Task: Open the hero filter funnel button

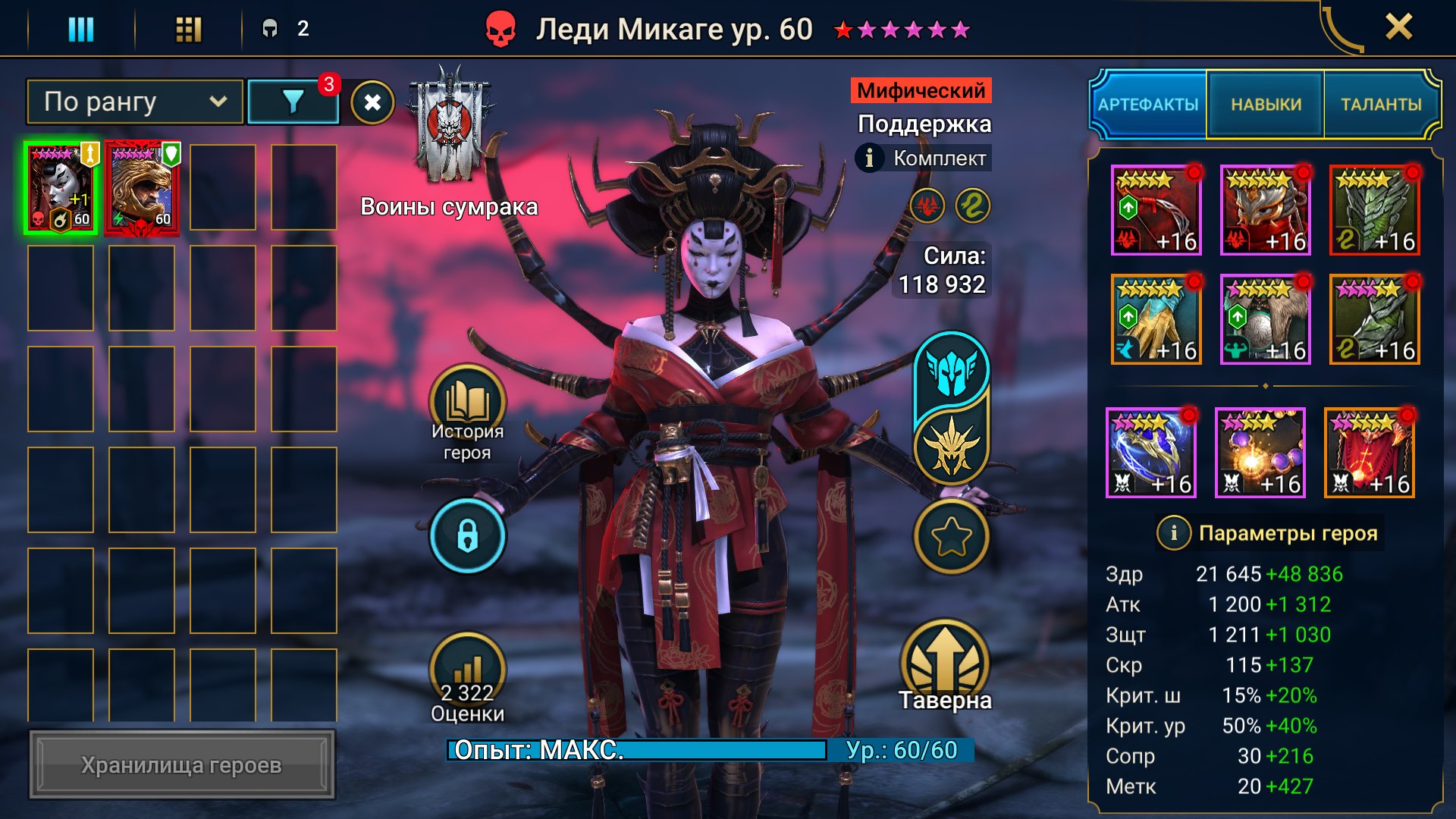Action: [293, 102]
